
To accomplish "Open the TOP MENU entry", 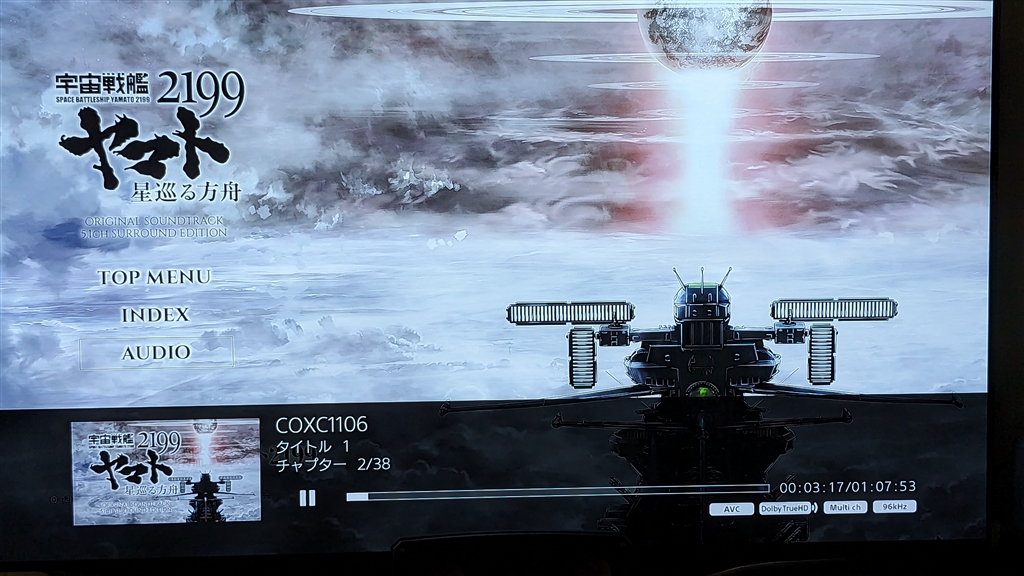I will tap(154, 277).
